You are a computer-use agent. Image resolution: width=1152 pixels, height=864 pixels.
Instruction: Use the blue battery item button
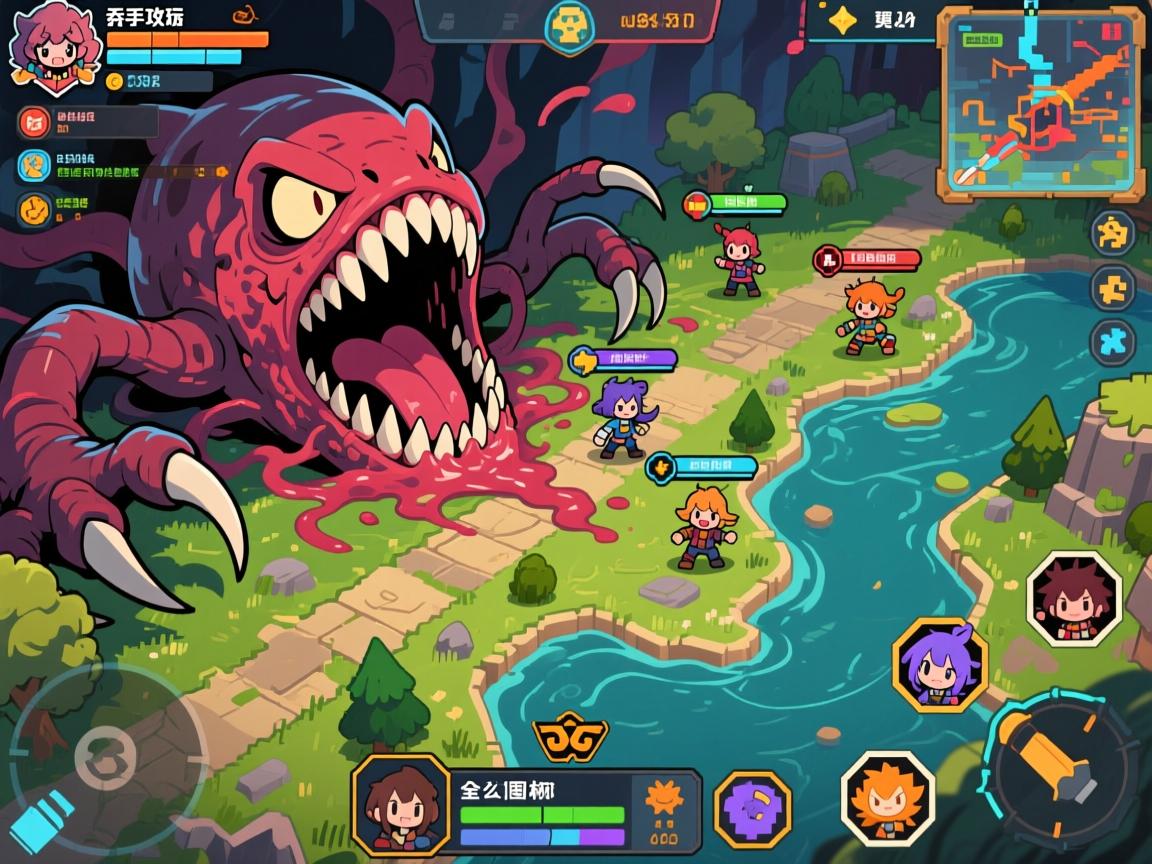tap(40, 821)
